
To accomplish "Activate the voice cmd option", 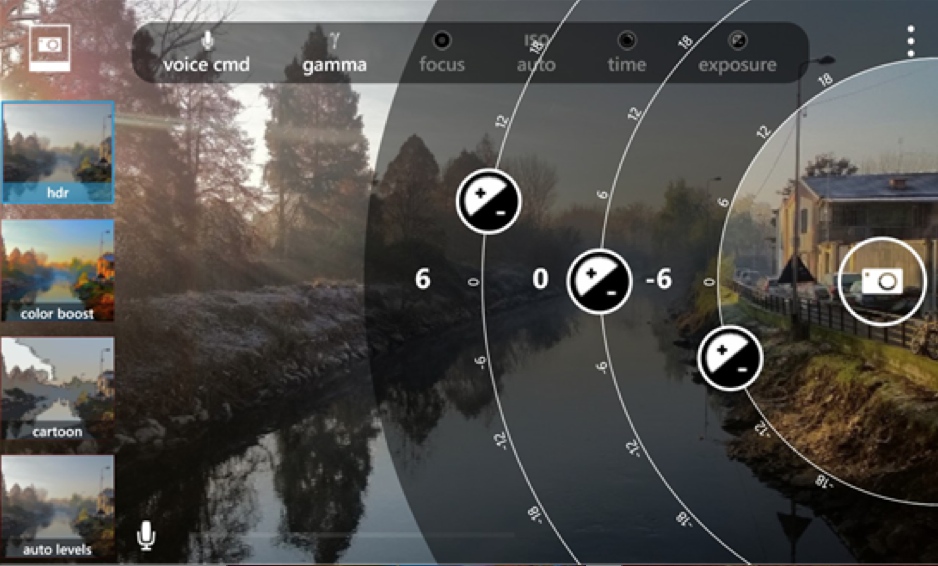I will (207, 53).
